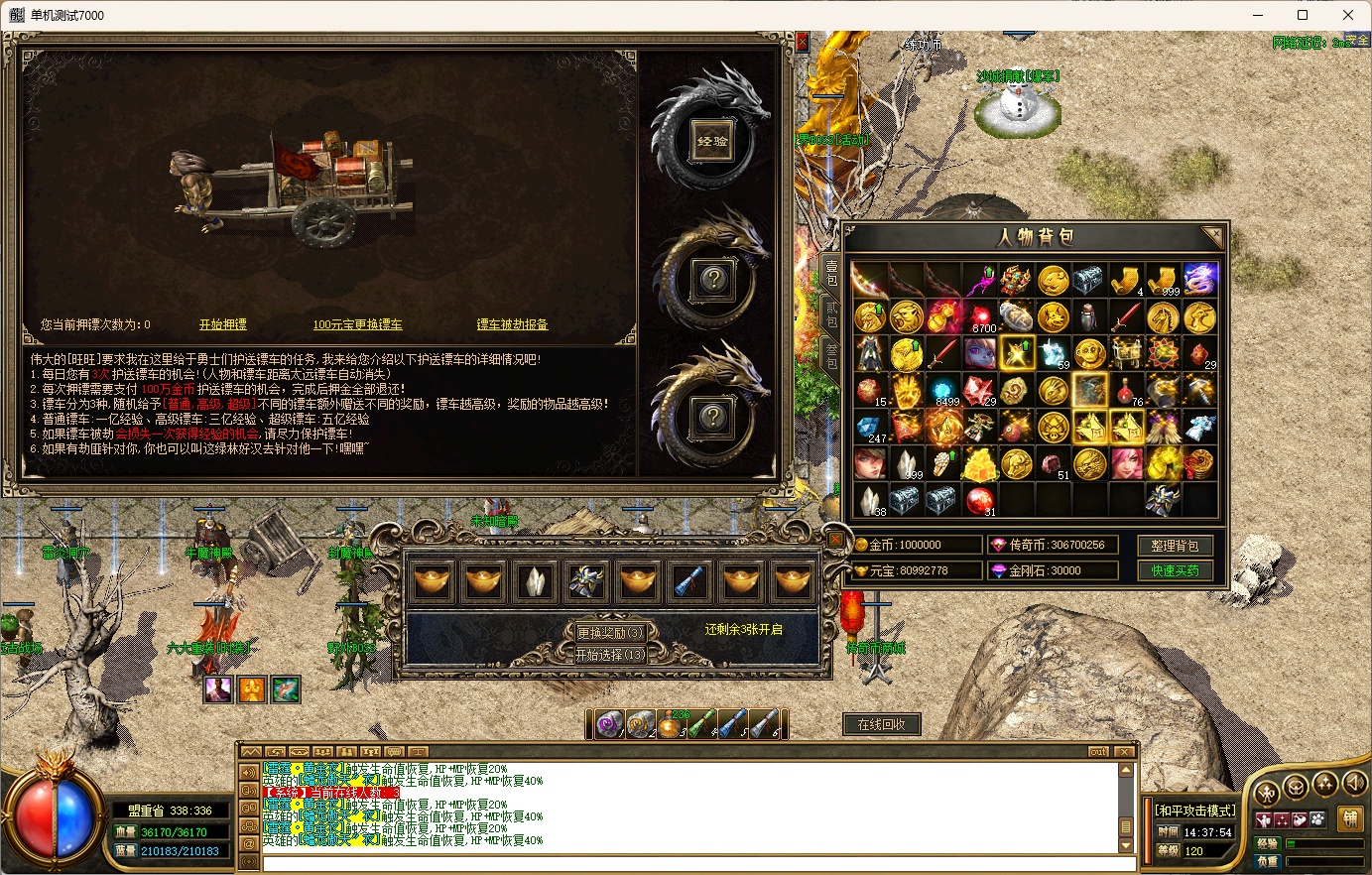Toggle the 和平攻击模式 attack mode
Screen dimensions: 1372x875
coord(1195,811)
